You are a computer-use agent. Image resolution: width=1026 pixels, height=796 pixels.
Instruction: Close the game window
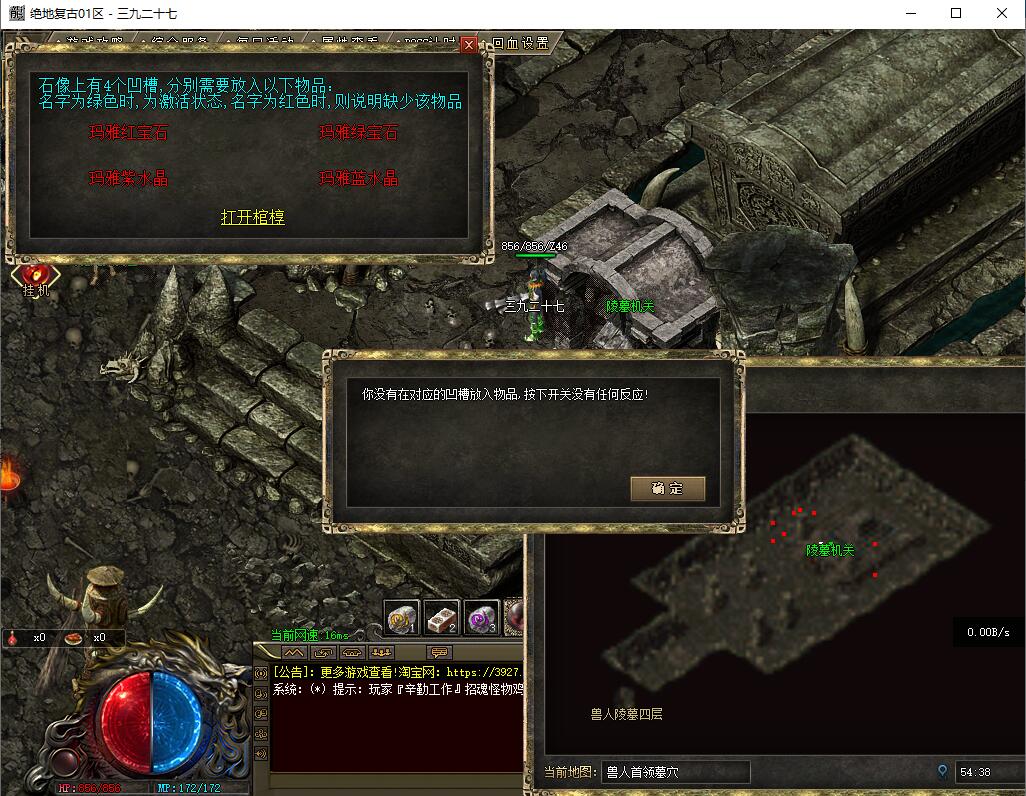pyautogui.click(x=1002, y=14)
